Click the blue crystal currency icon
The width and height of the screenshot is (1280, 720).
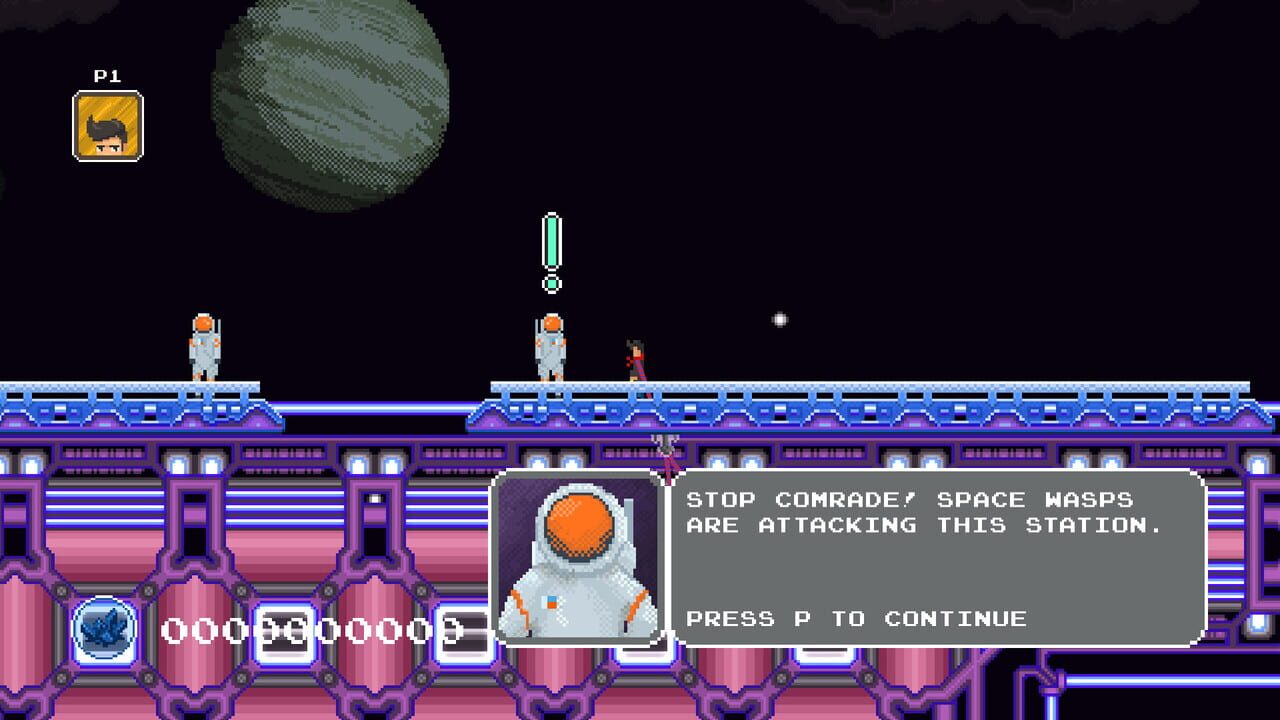[104, 630]
